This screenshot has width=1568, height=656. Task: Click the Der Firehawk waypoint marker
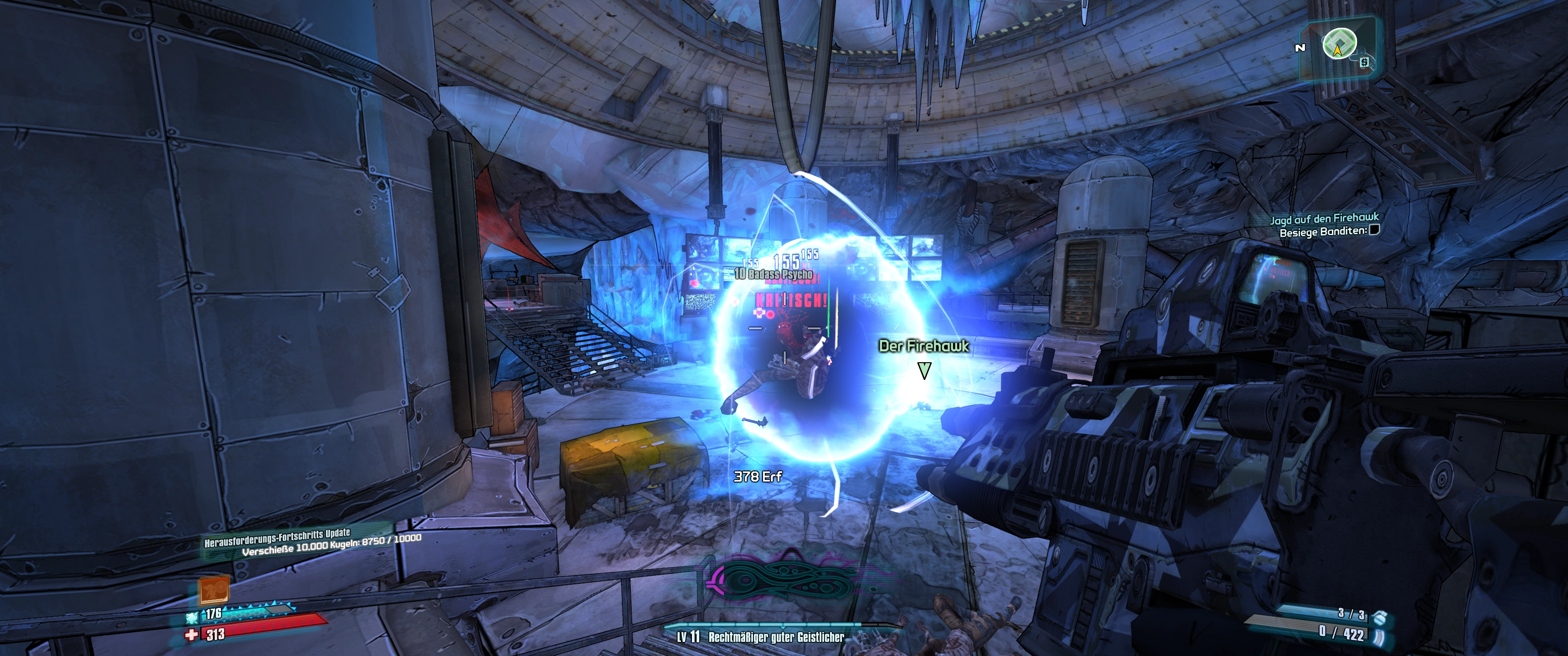pyautogui.click(x=924, y=370)
